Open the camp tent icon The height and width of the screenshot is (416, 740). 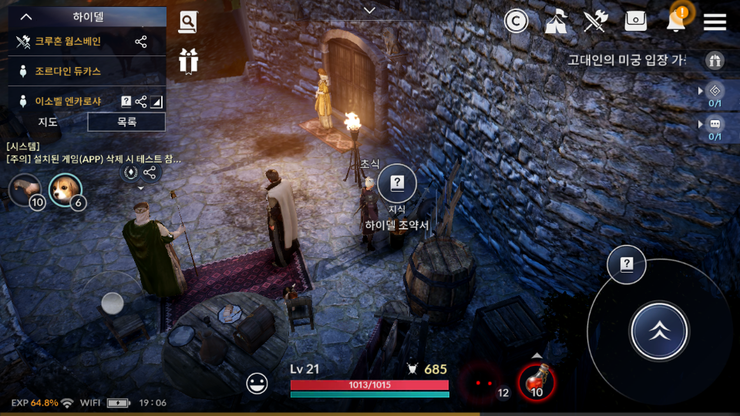pos(557,21)
